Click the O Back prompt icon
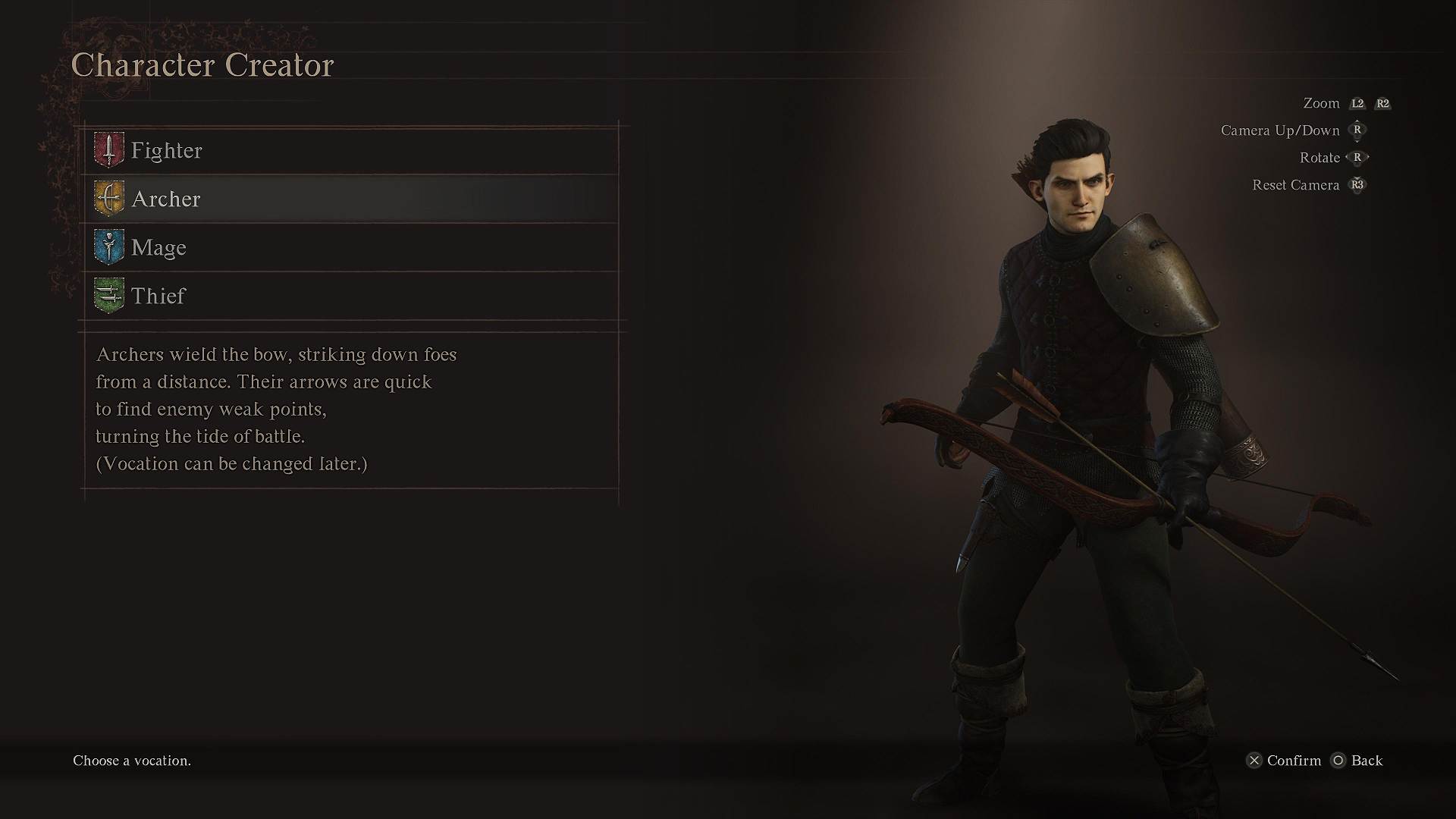 tap(1339, 761)
